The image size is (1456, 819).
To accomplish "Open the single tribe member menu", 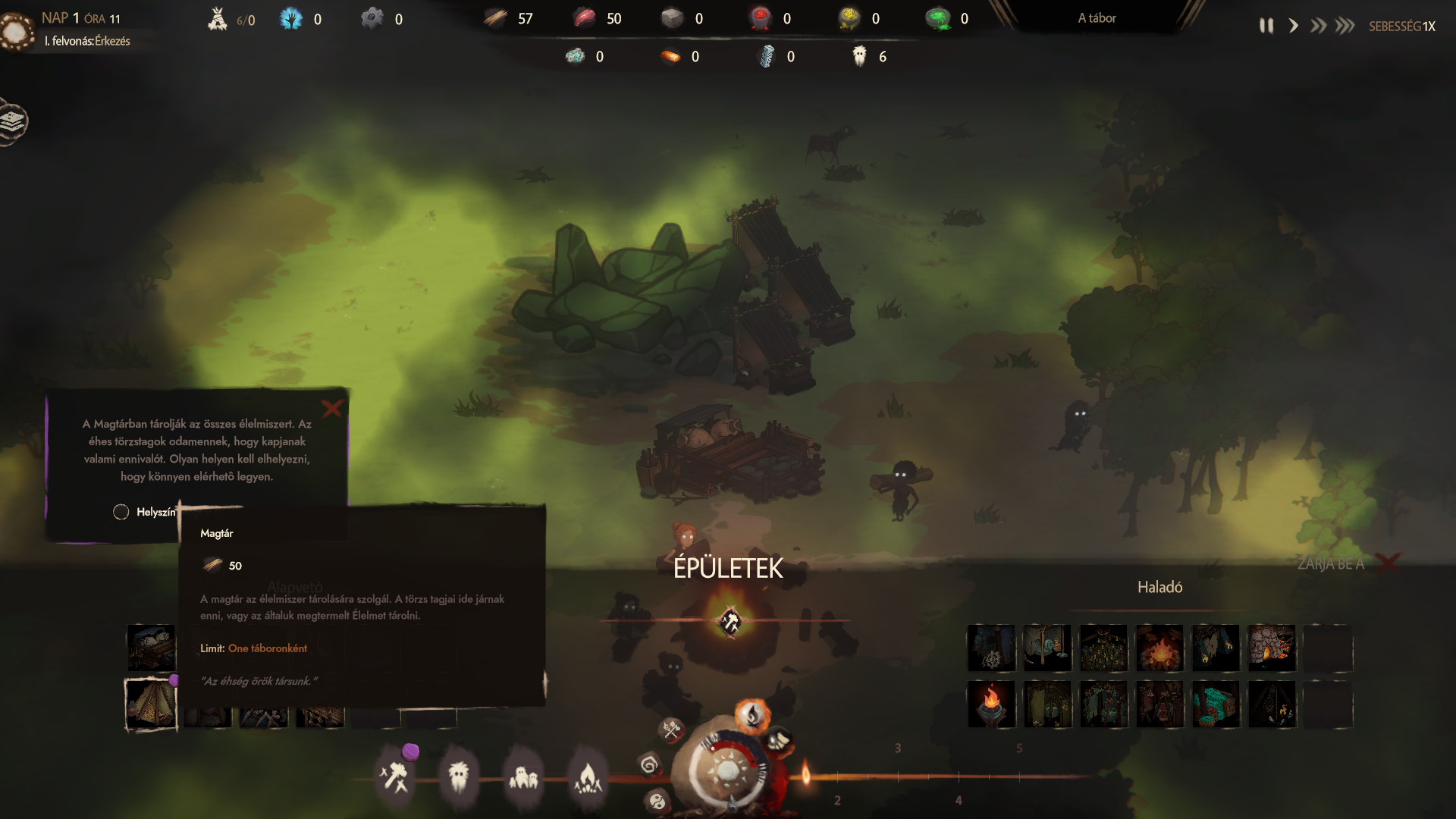I will [x=459, y=777].
